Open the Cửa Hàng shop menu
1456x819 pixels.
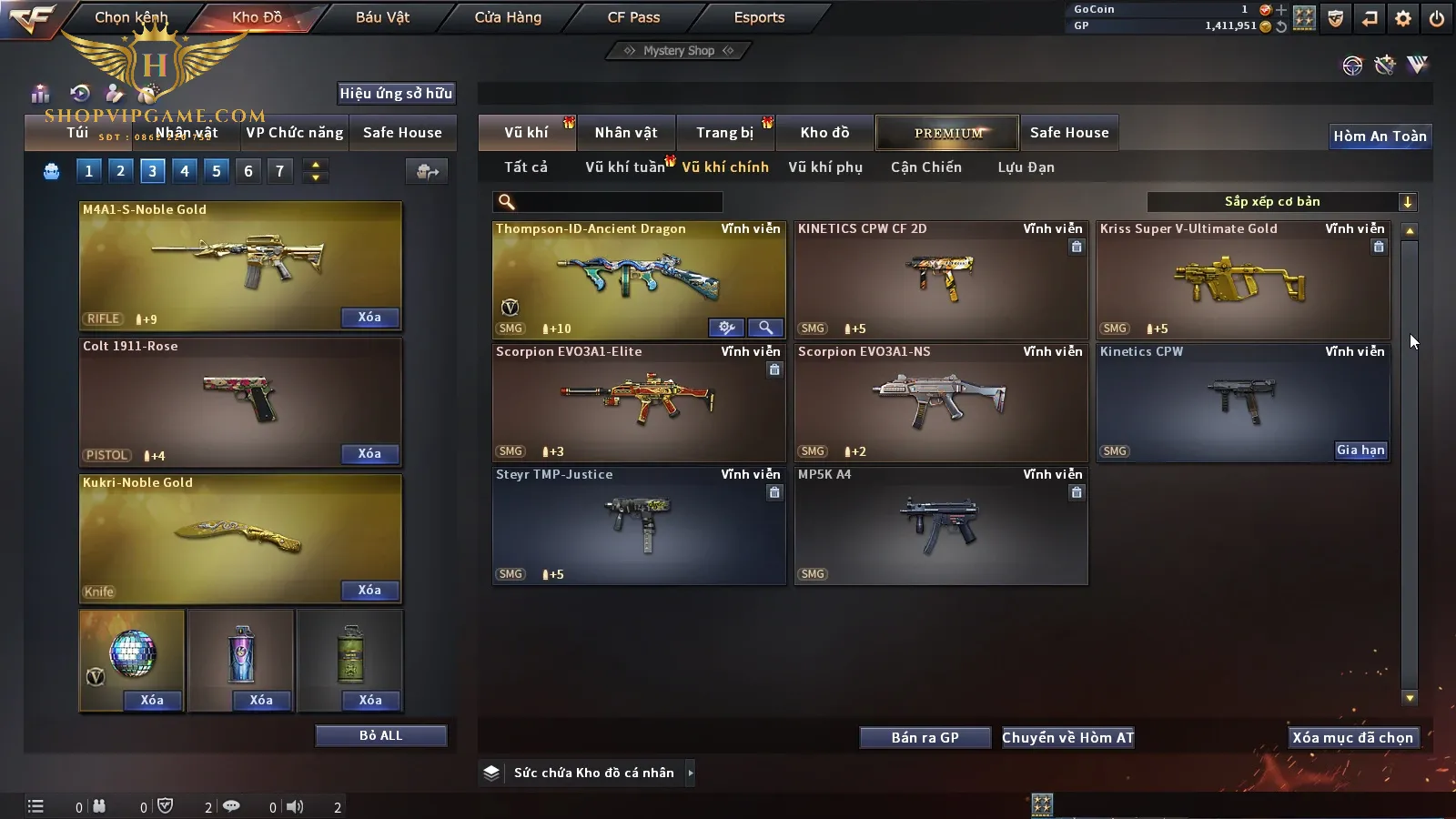click(x=508, y=17)
